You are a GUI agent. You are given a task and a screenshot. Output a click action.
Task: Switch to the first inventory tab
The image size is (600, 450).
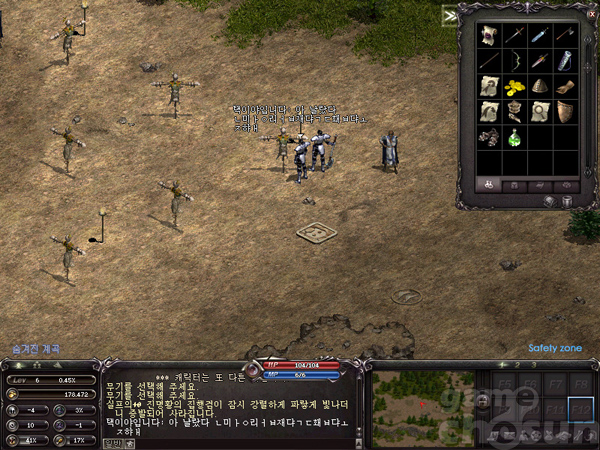(489, 184)
